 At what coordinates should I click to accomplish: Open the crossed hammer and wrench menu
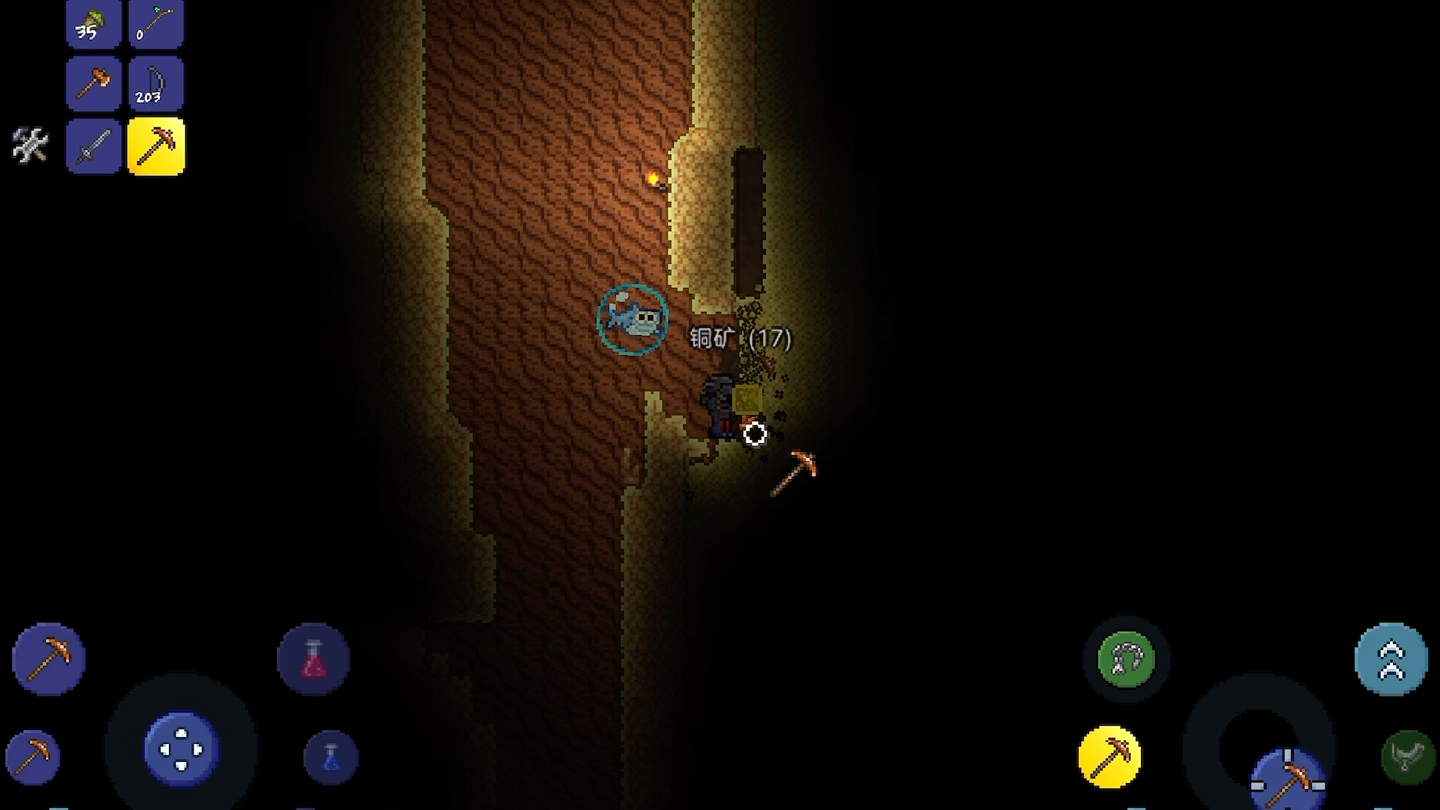tap(30, 146)
